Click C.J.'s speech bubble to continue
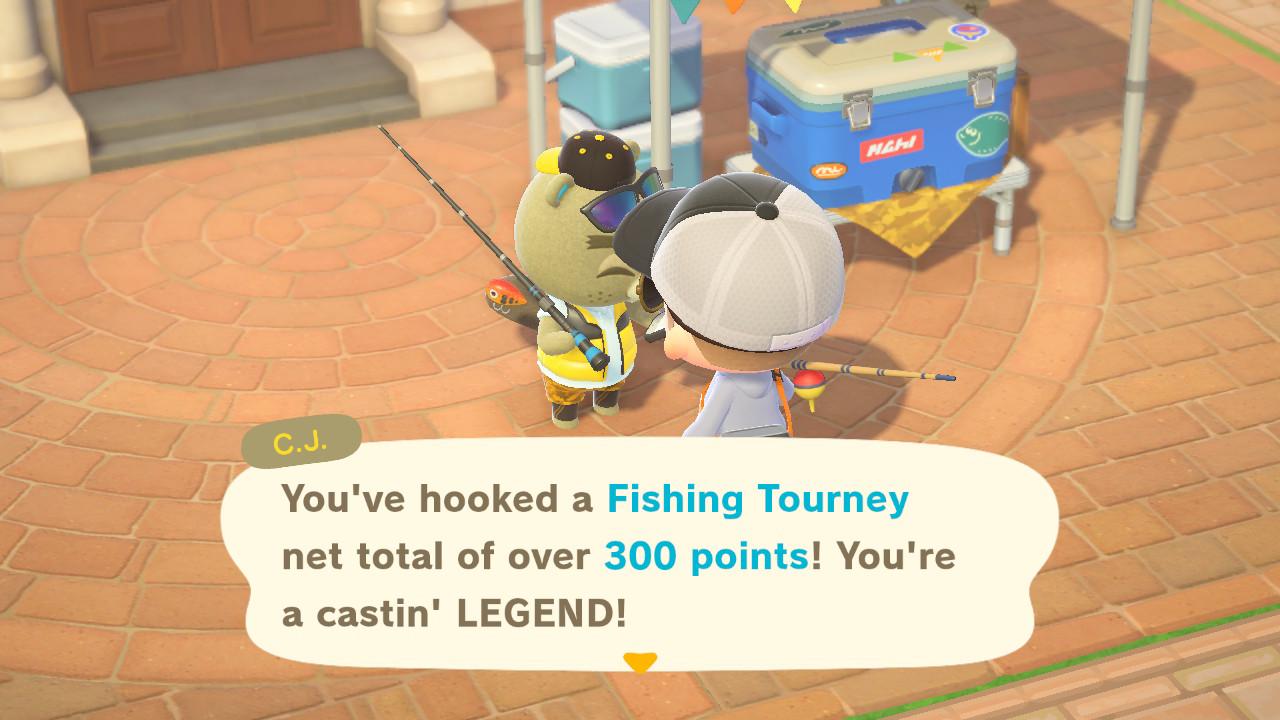Screen dimensions: 1280x720 640,556
